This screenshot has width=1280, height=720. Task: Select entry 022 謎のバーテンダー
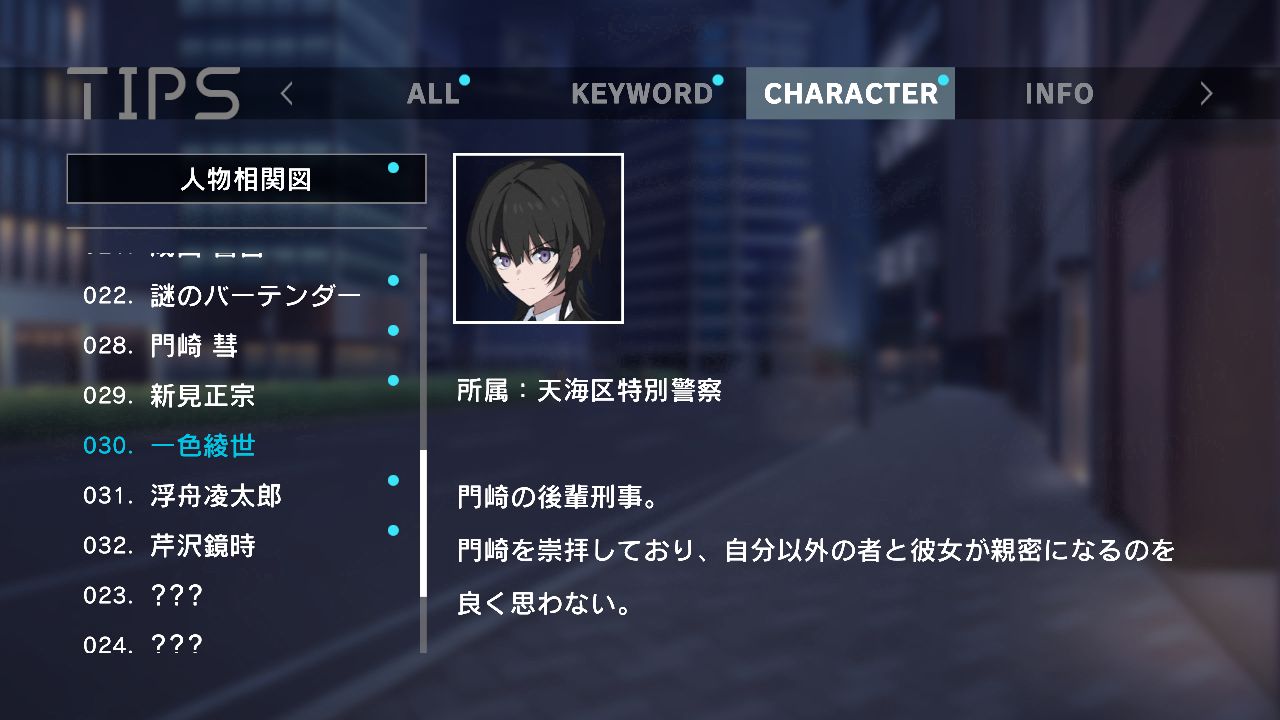click(x=255, y=296)
